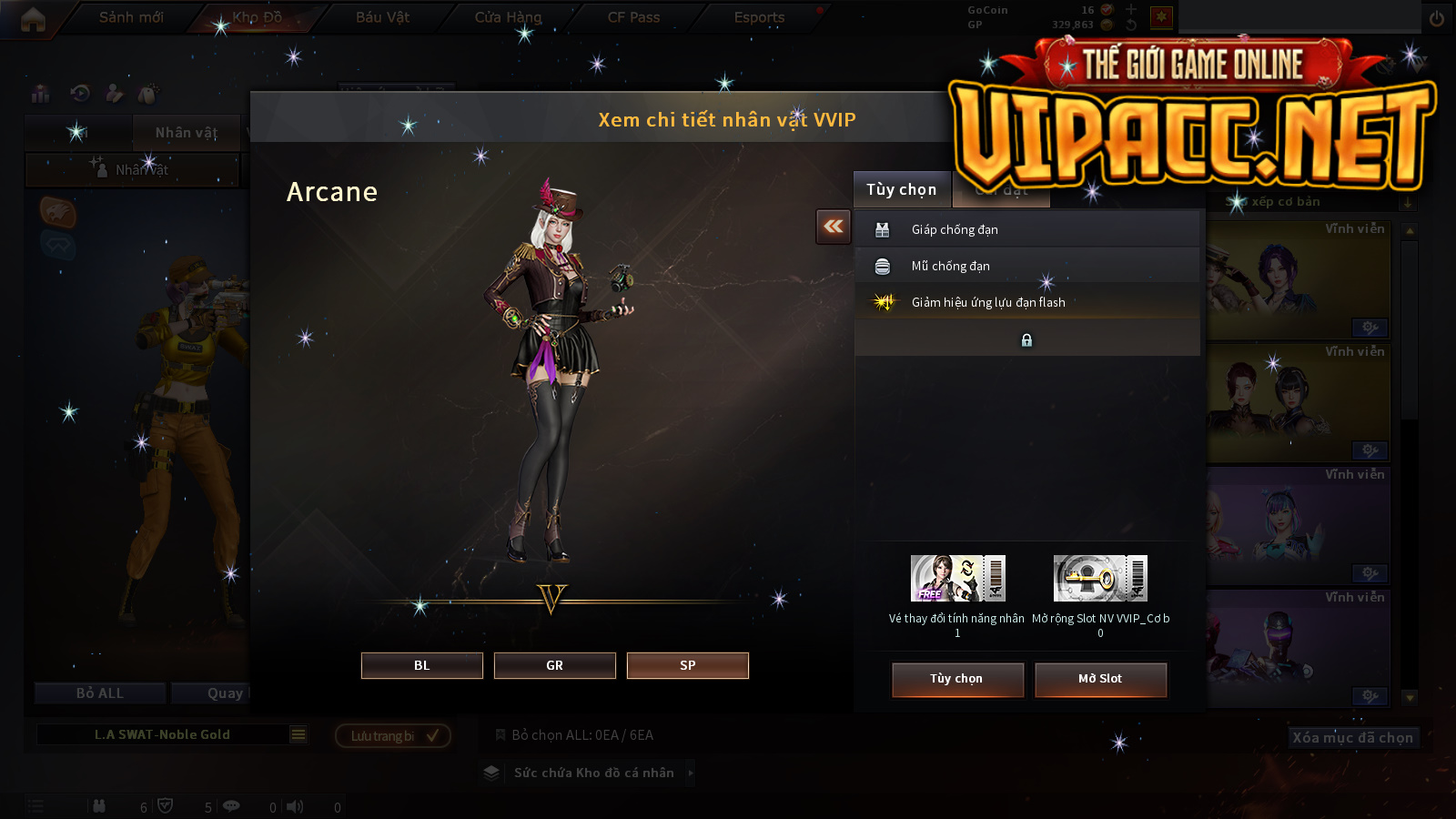Open the Esports menu

point(759,17)
